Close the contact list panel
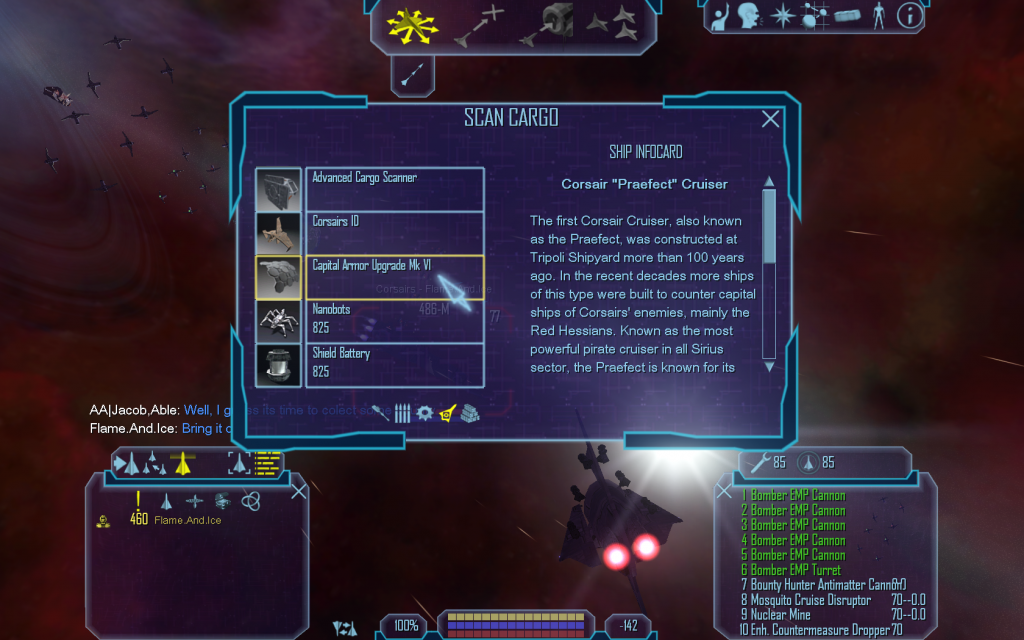 298,491
